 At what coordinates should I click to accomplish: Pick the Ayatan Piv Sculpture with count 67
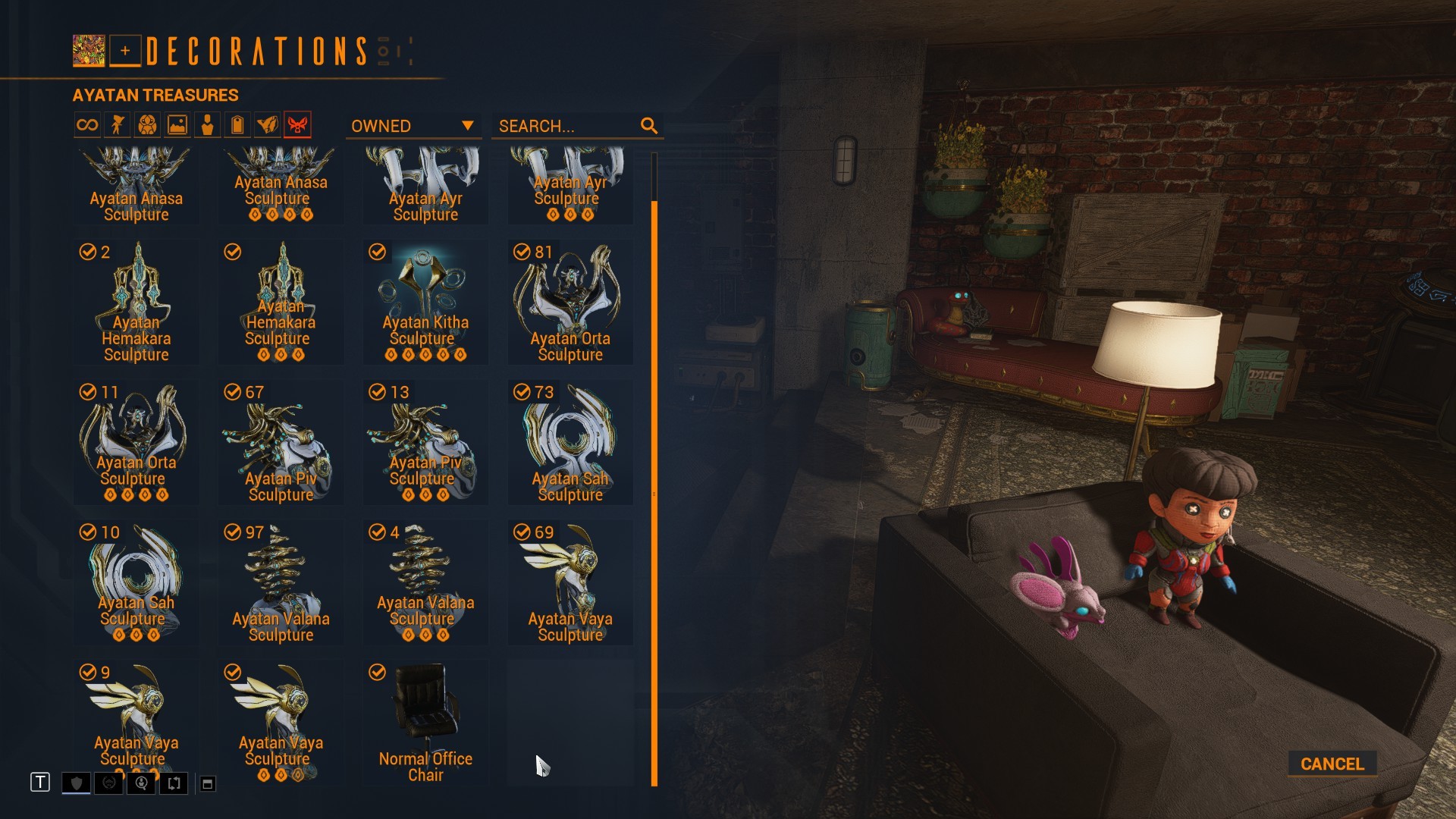[x=281, y=442]
